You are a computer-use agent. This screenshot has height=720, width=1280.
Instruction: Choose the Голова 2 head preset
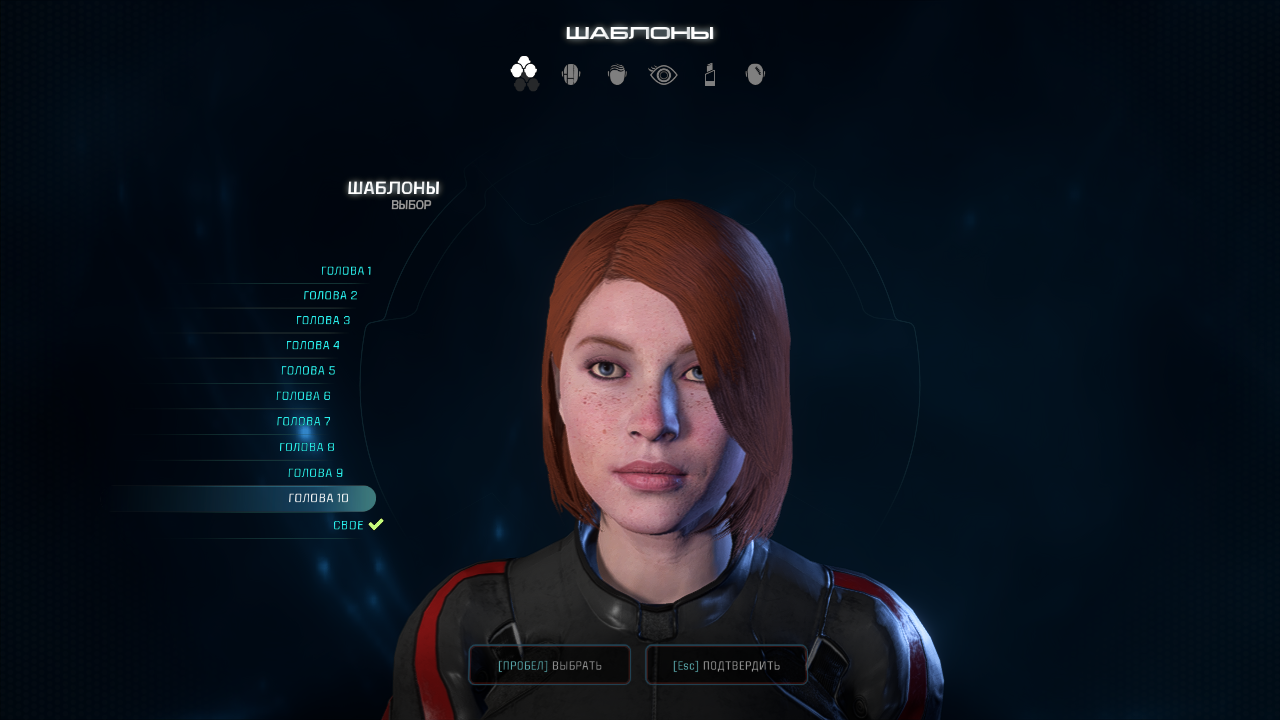[330, 295]
